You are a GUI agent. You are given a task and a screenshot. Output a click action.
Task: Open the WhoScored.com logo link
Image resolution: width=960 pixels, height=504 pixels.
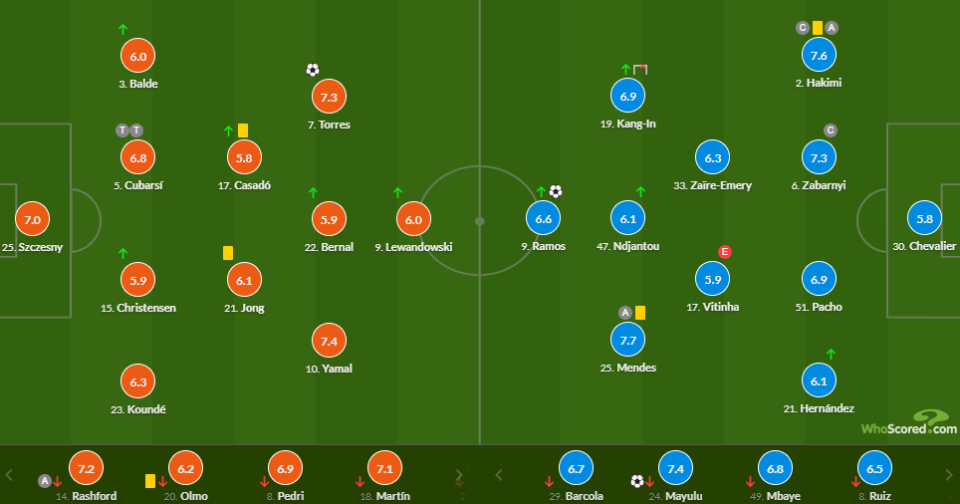[909, 422]
